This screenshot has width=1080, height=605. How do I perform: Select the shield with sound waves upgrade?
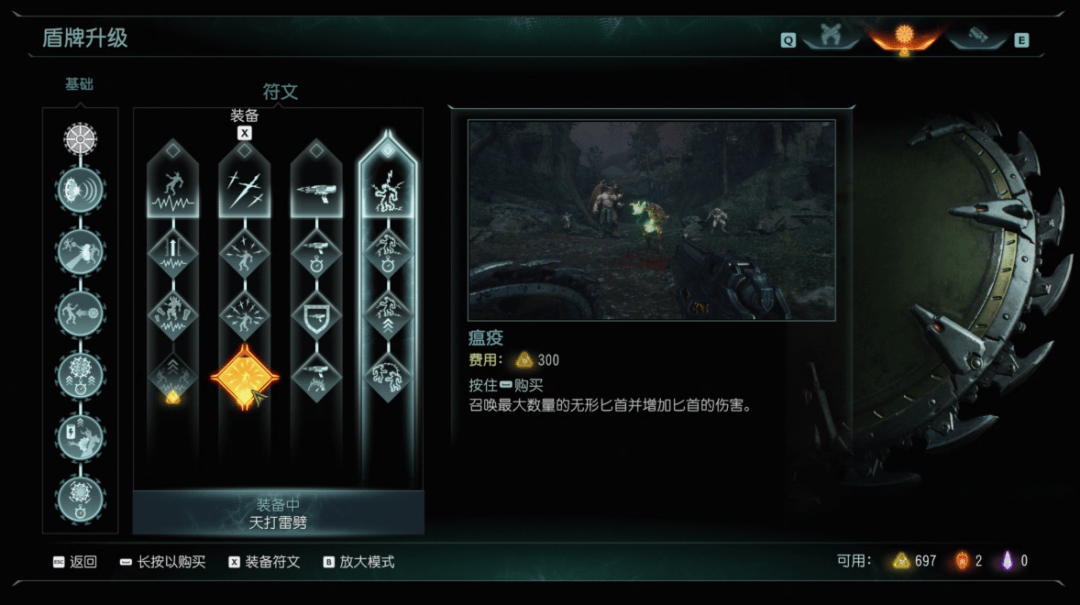click(80, 190)
